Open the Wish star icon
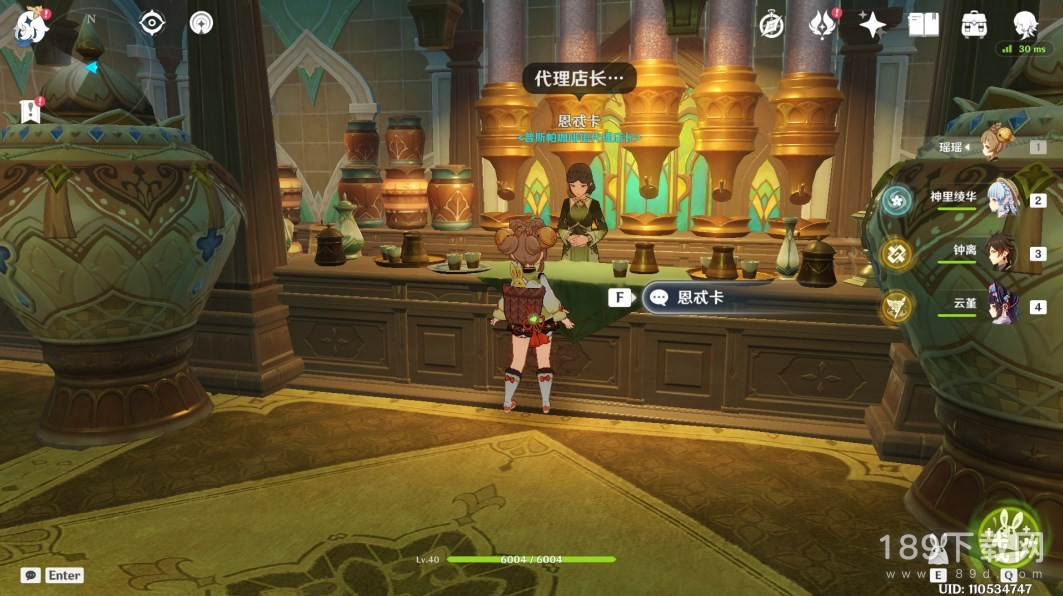 coord(872,26)
